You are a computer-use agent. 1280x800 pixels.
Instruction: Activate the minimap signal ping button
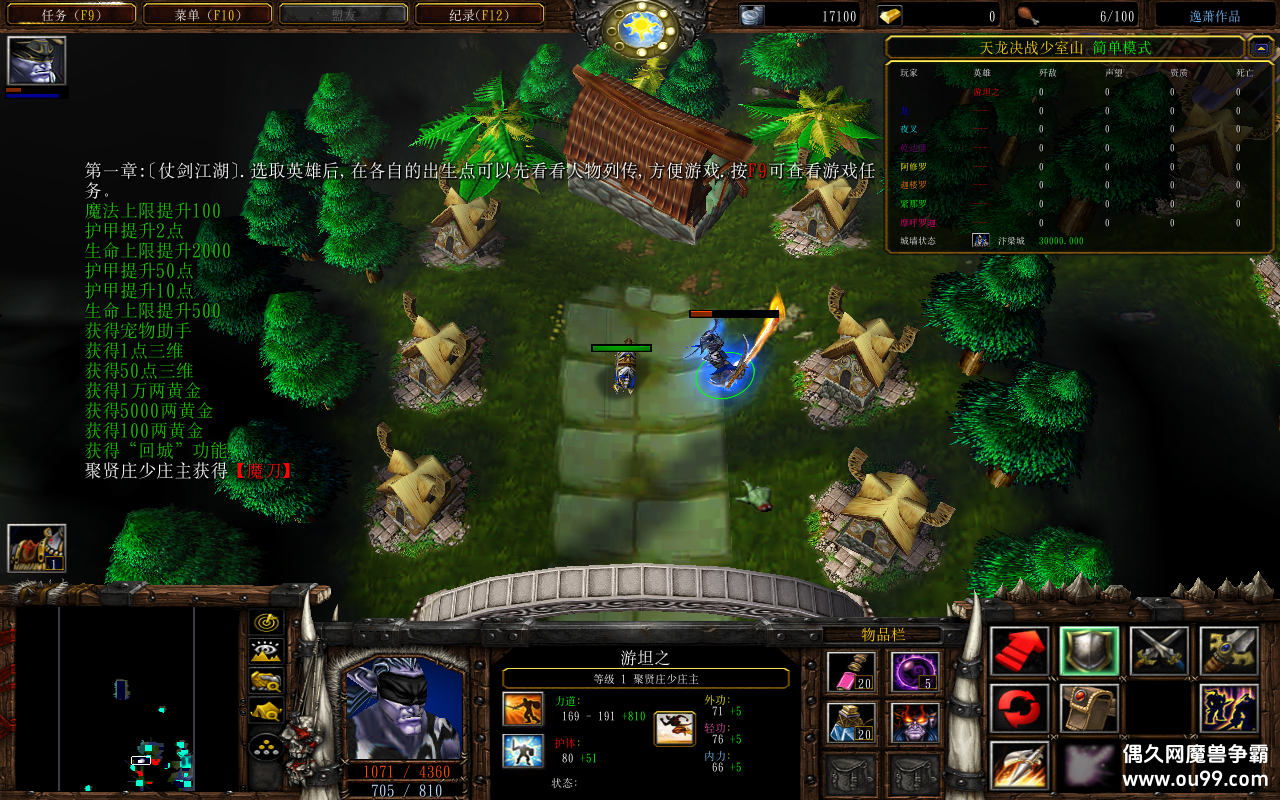point(266,623)
